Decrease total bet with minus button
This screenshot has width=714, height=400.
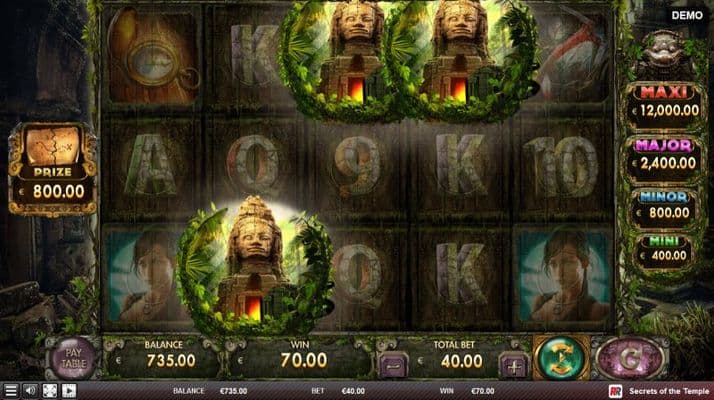click(x=391, y=365)
